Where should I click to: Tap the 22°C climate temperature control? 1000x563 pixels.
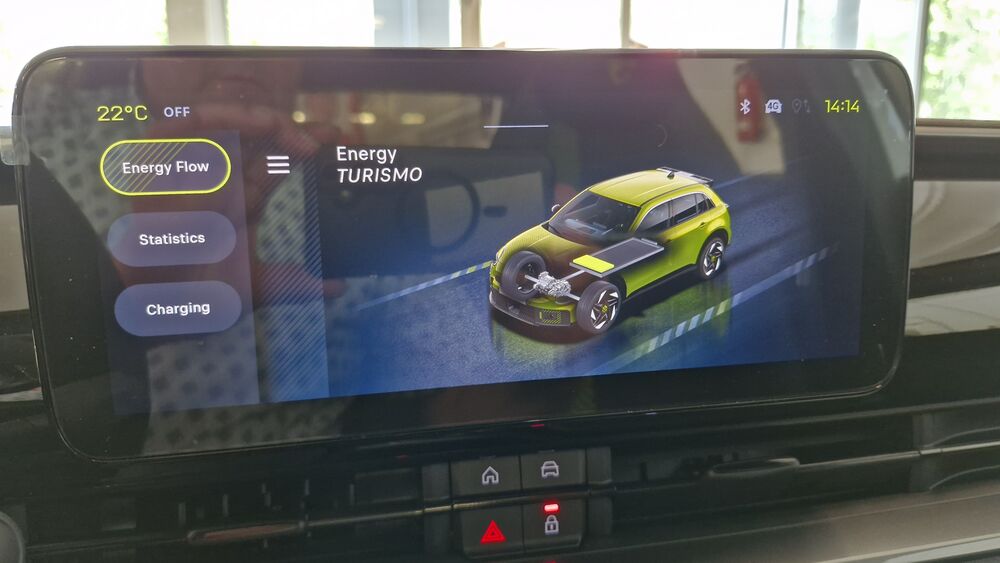[x=122, y=113]
